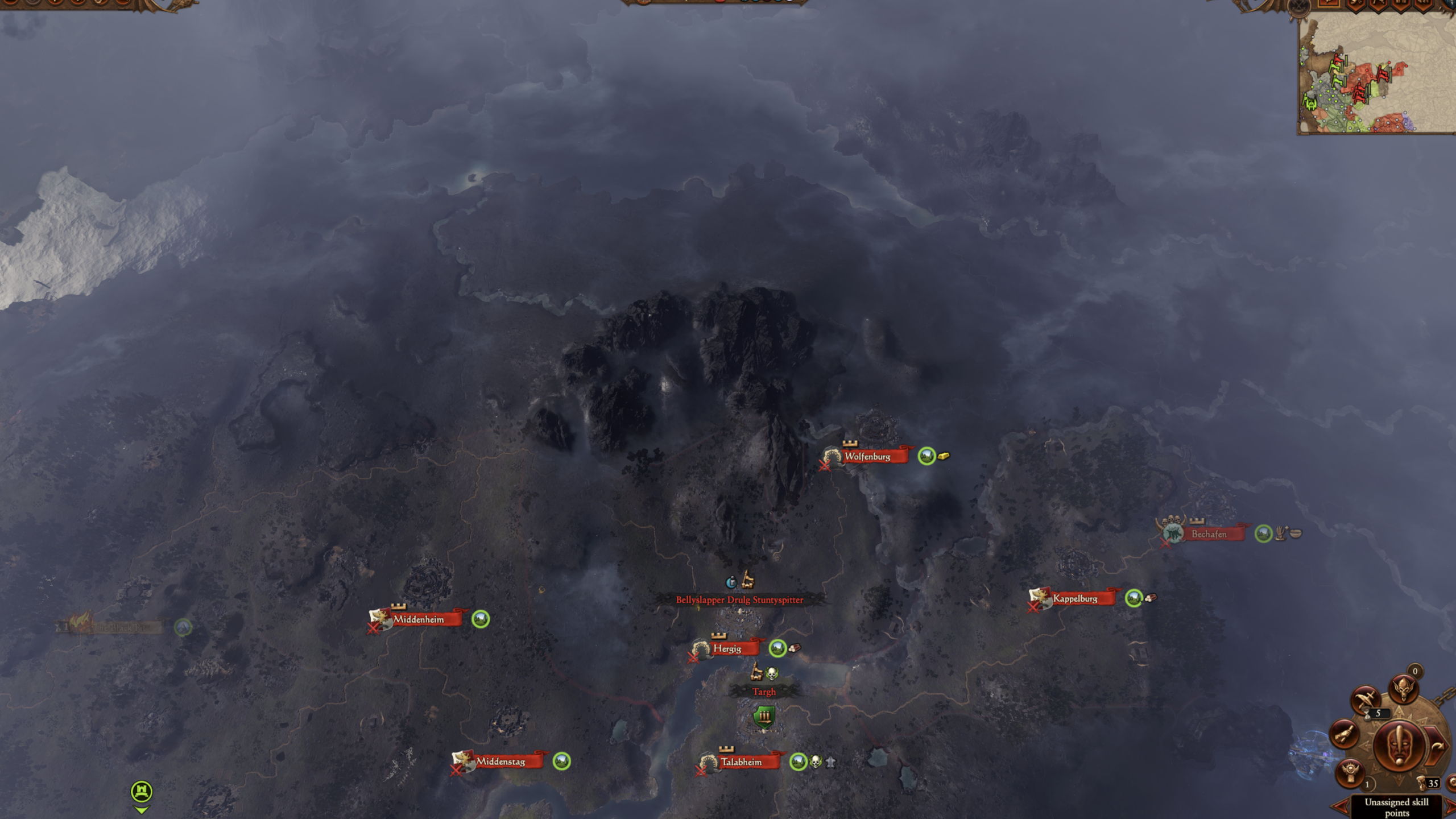This screenshot has height=819, width=1456.
Task: Click the end turn arrow button
Action: click(1437, 747)
